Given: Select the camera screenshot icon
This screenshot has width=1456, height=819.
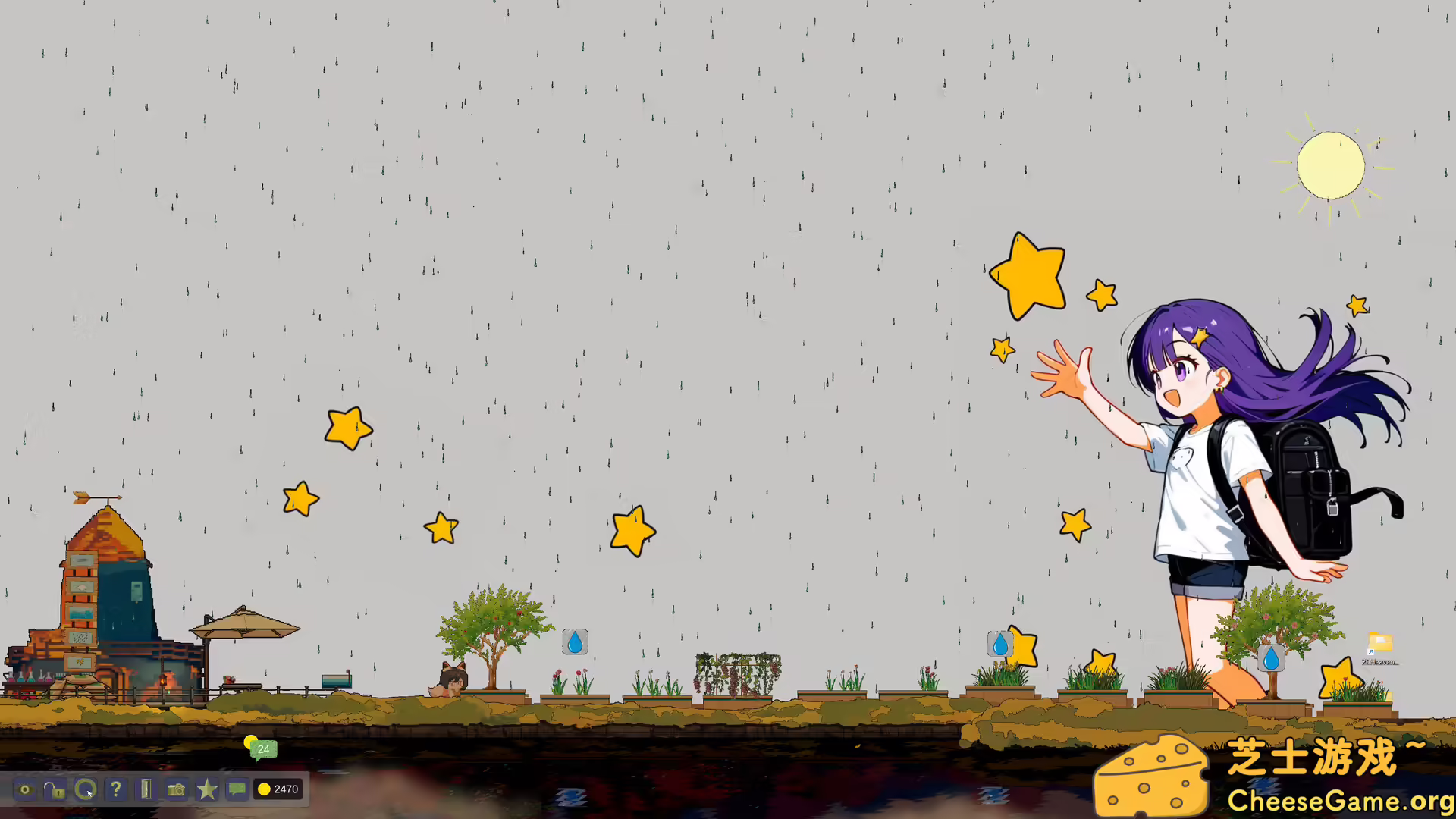Looking at the screenshot, I should [x=176, y=789].
